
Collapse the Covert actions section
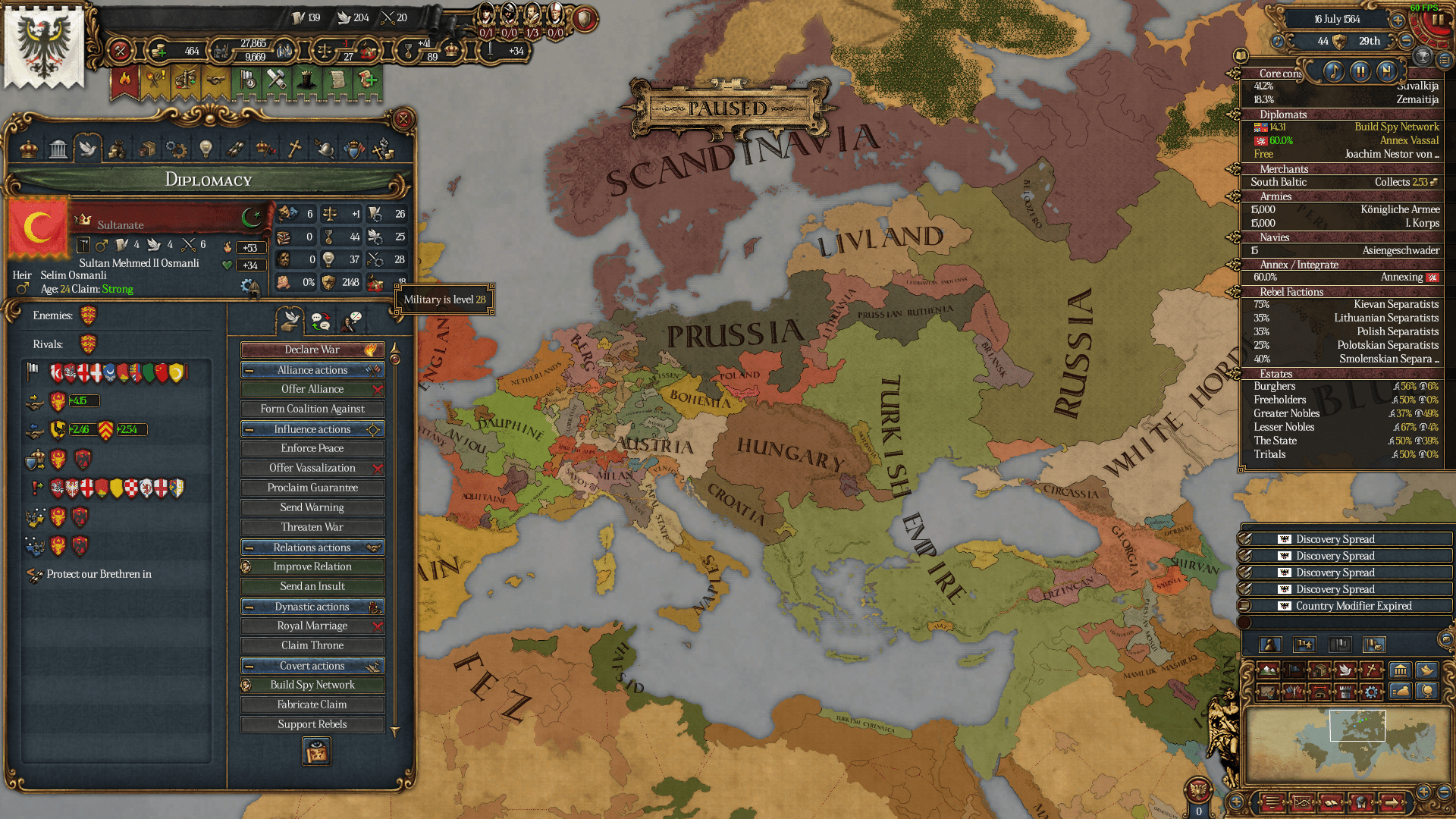251,666
